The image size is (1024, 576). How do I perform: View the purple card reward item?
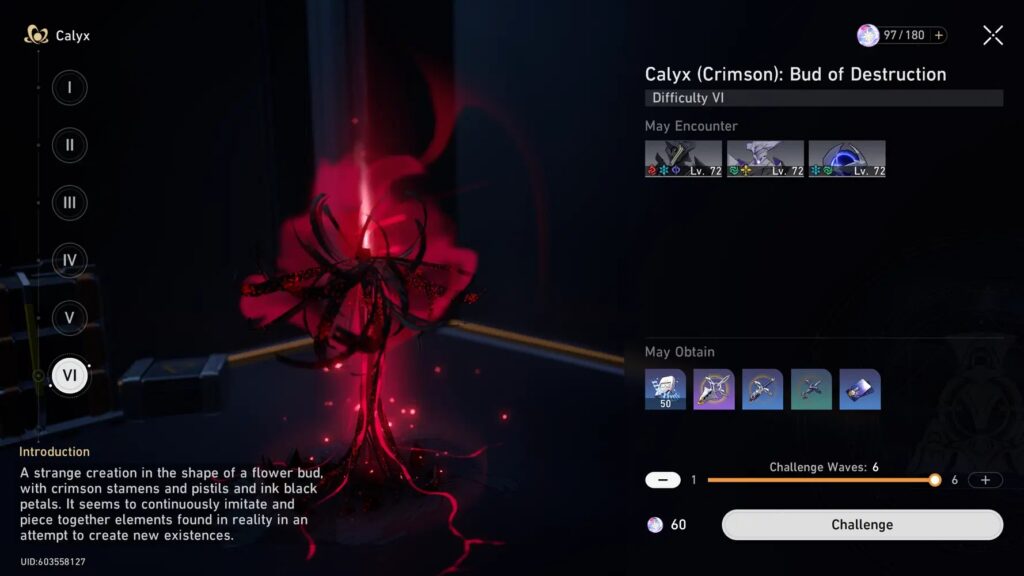click(860, 389)
